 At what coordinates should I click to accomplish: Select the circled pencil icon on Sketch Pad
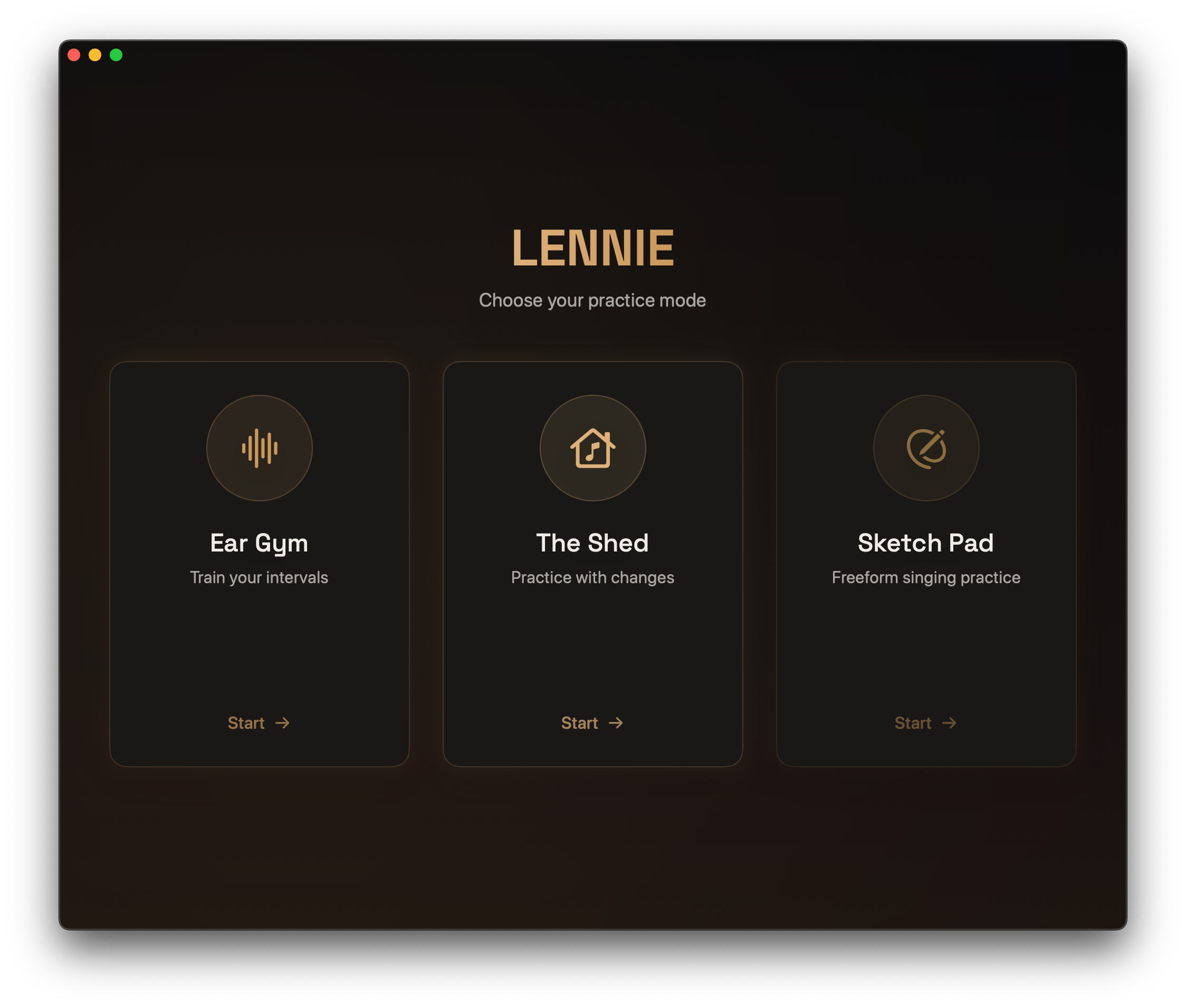(925, 449)
